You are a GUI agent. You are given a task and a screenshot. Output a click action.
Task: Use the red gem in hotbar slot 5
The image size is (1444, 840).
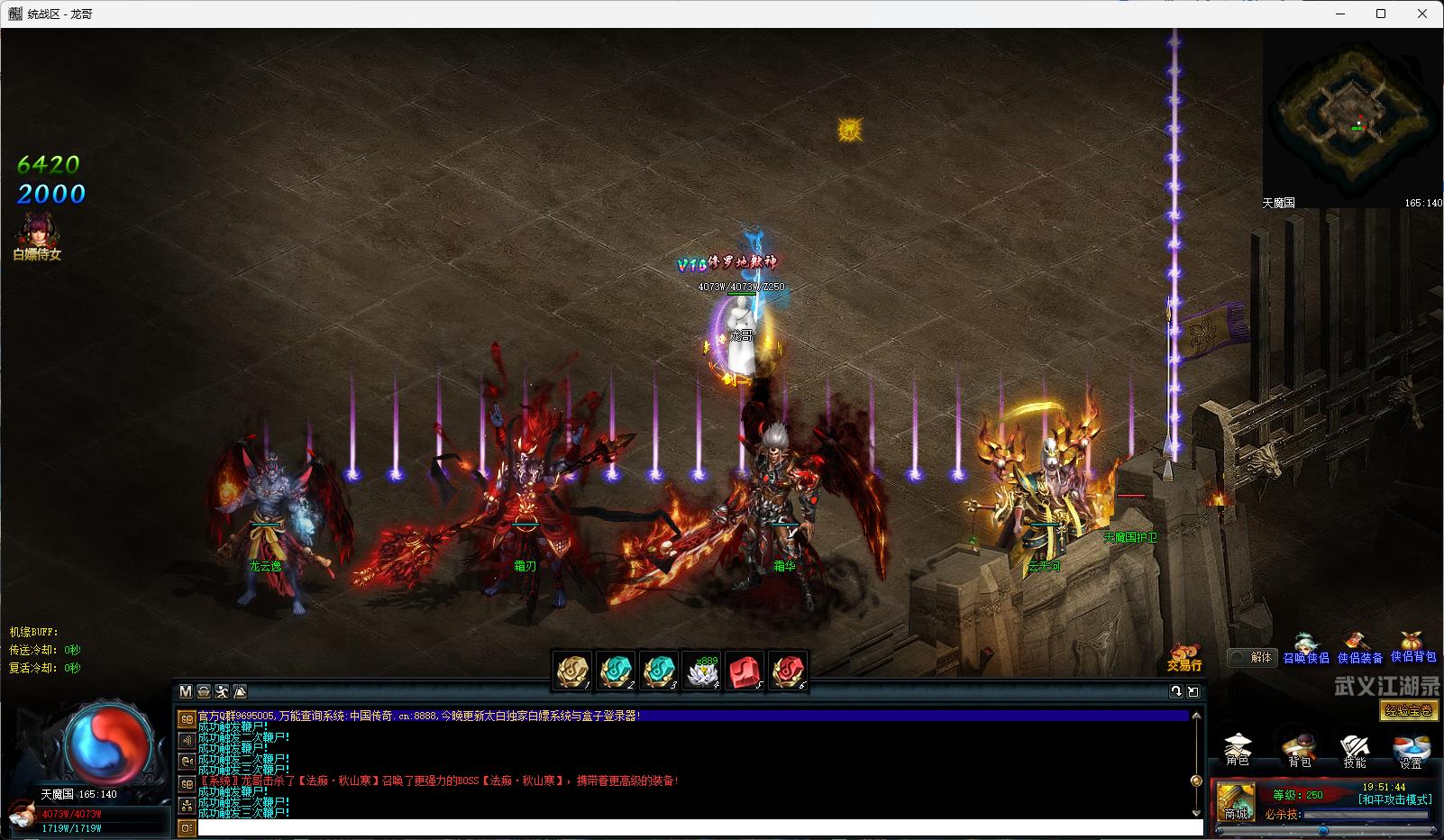pyautogui.click(x=745, y=671)
